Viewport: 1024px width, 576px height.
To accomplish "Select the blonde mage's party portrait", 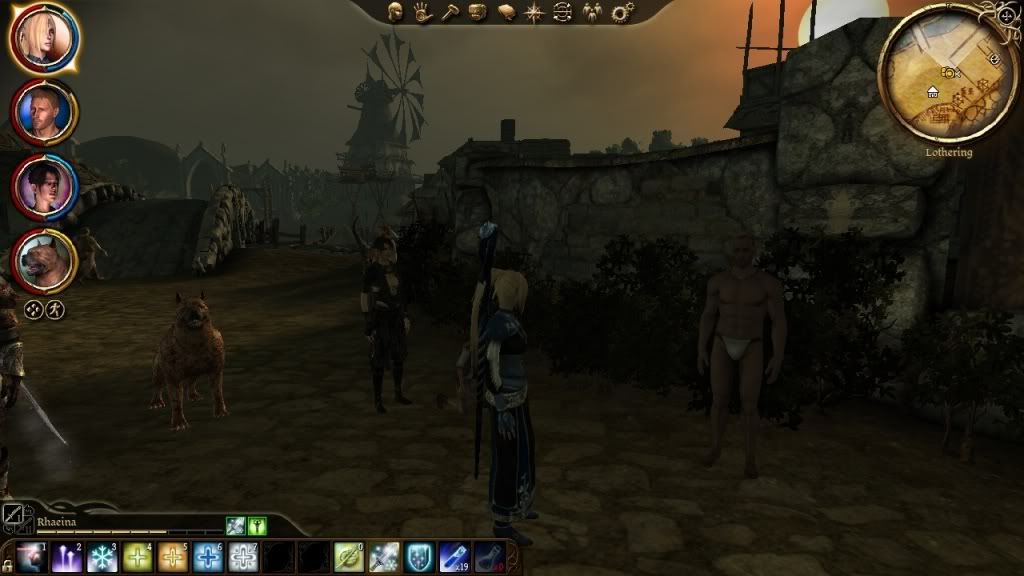I will (x=44, y=37).
